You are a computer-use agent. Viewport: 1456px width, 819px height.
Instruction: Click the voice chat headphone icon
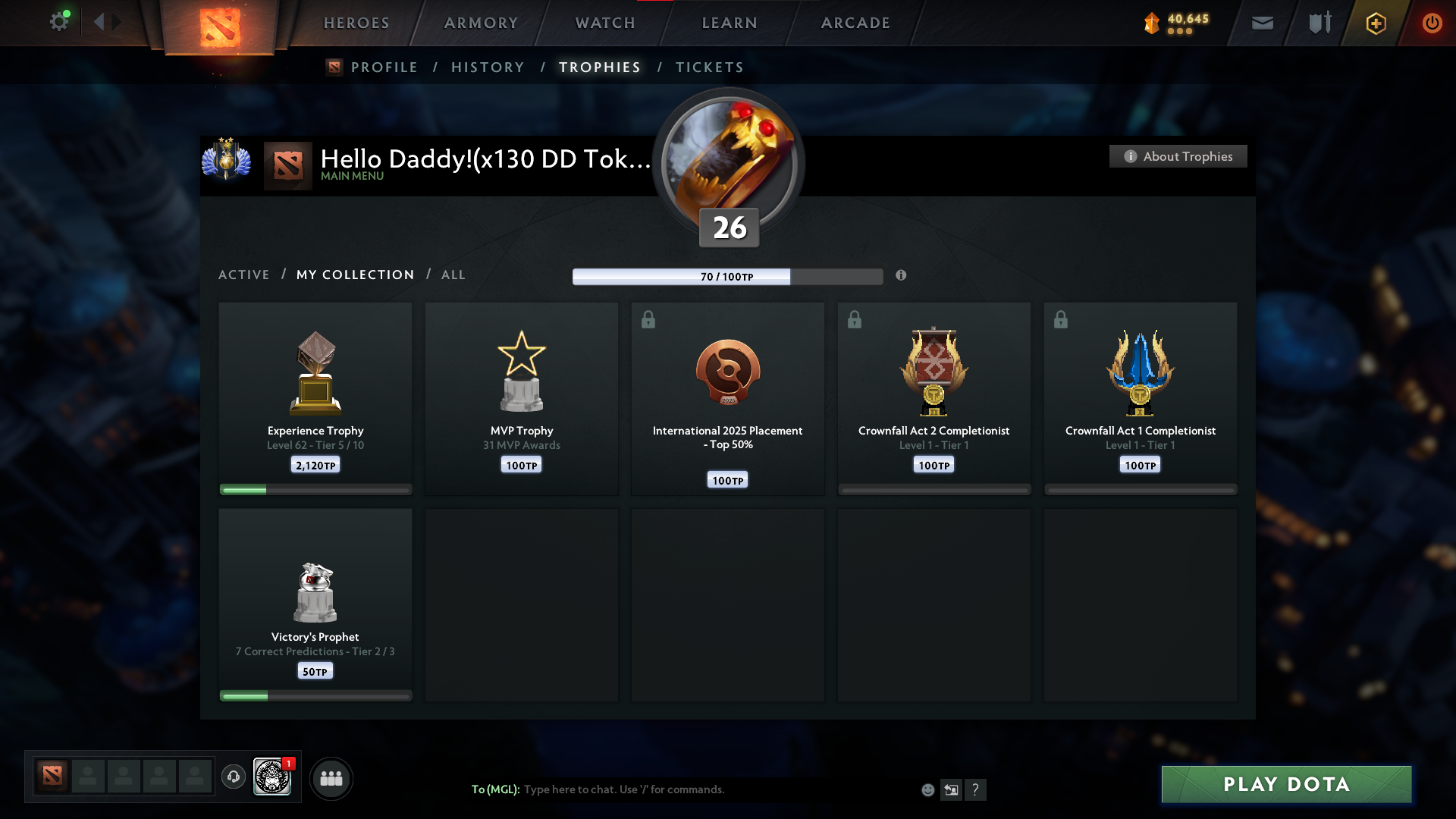[x=233, y=778]
